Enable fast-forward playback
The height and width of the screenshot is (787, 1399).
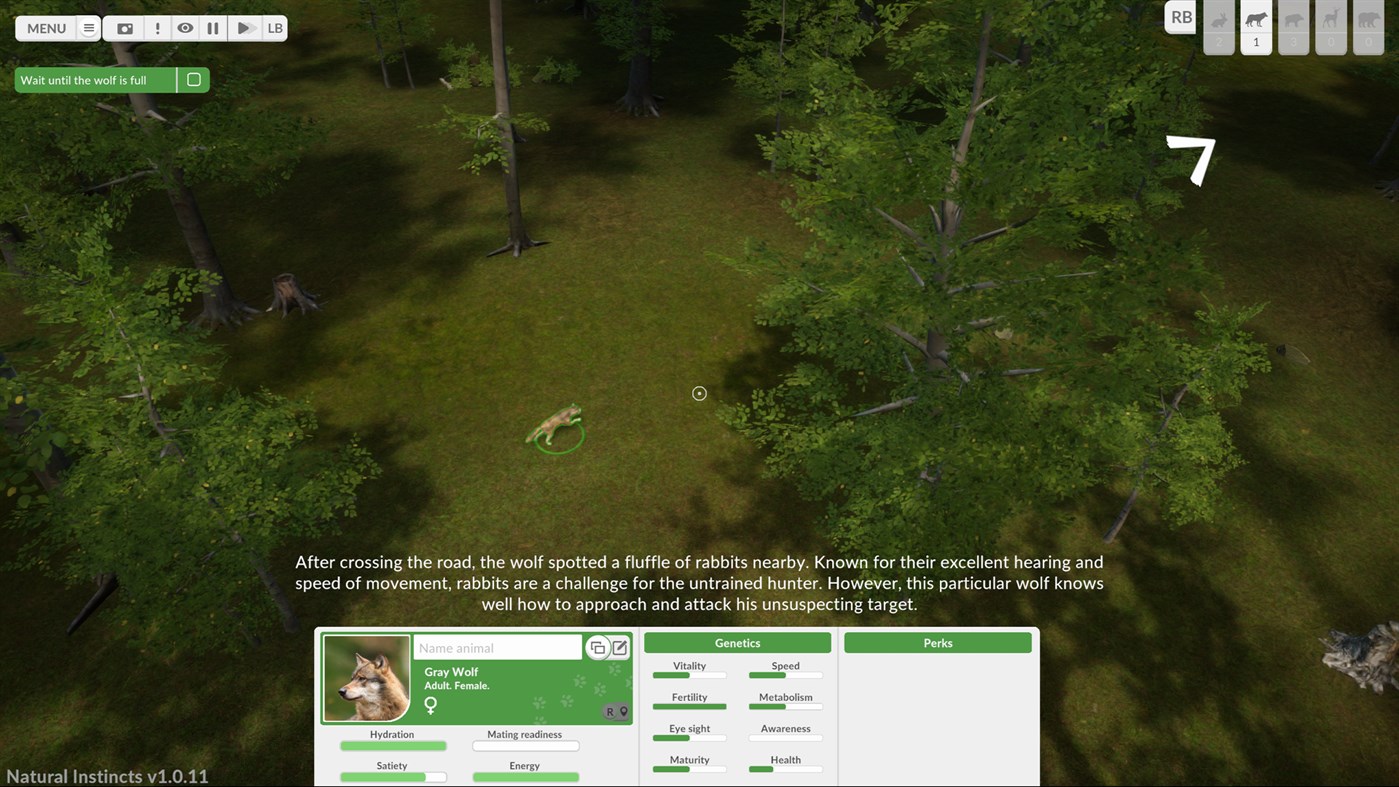coord(243,28)
